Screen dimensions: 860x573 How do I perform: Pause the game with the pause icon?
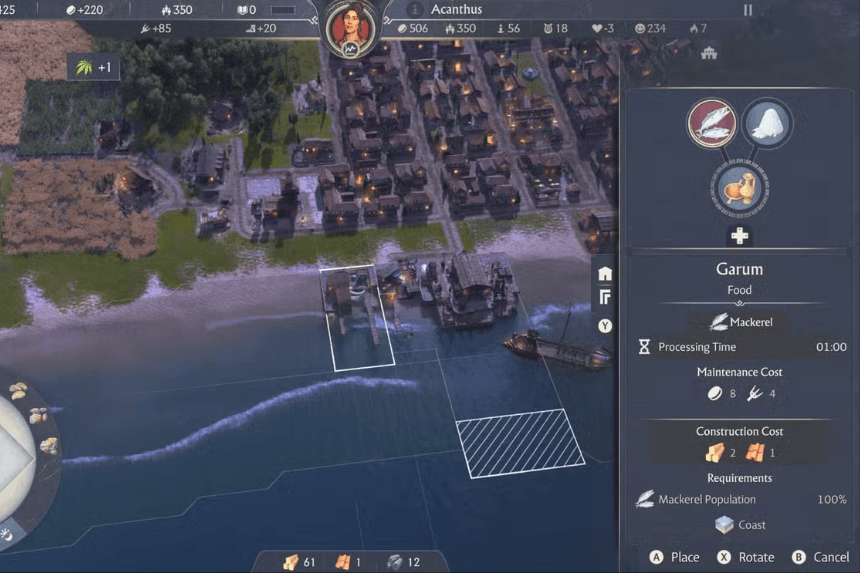pyautogui.click(x=747, y=10)
